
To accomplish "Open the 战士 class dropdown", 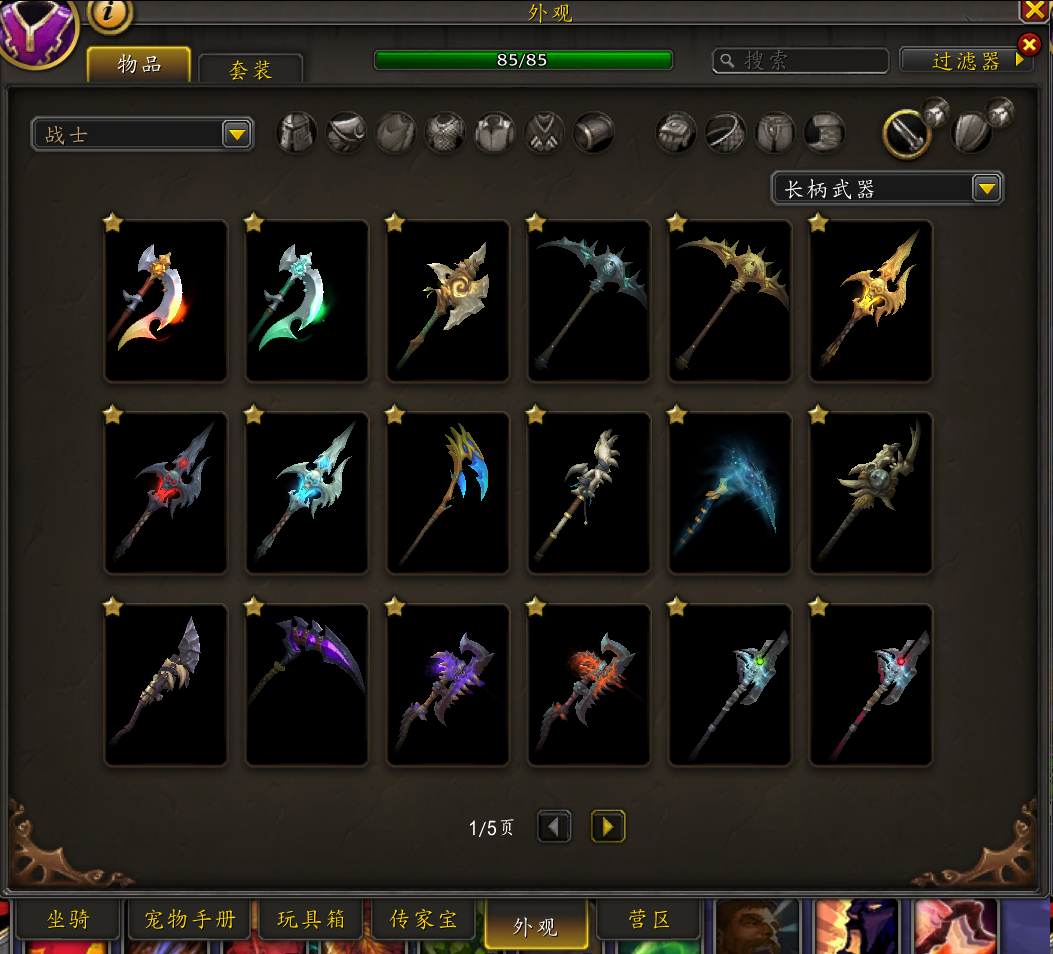I will [142, 134].
